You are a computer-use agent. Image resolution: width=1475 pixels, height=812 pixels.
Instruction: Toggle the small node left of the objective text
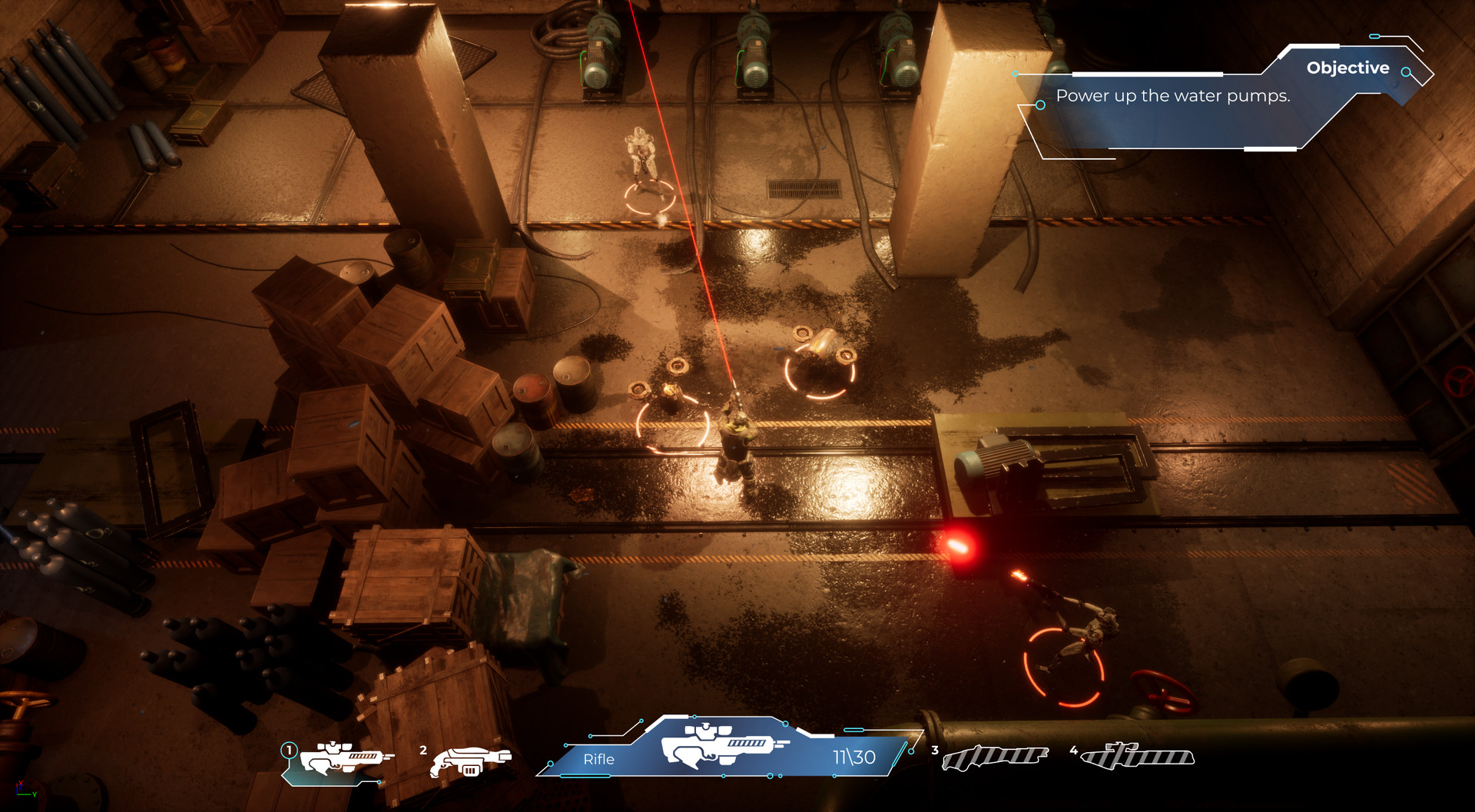coord(1039,105)
